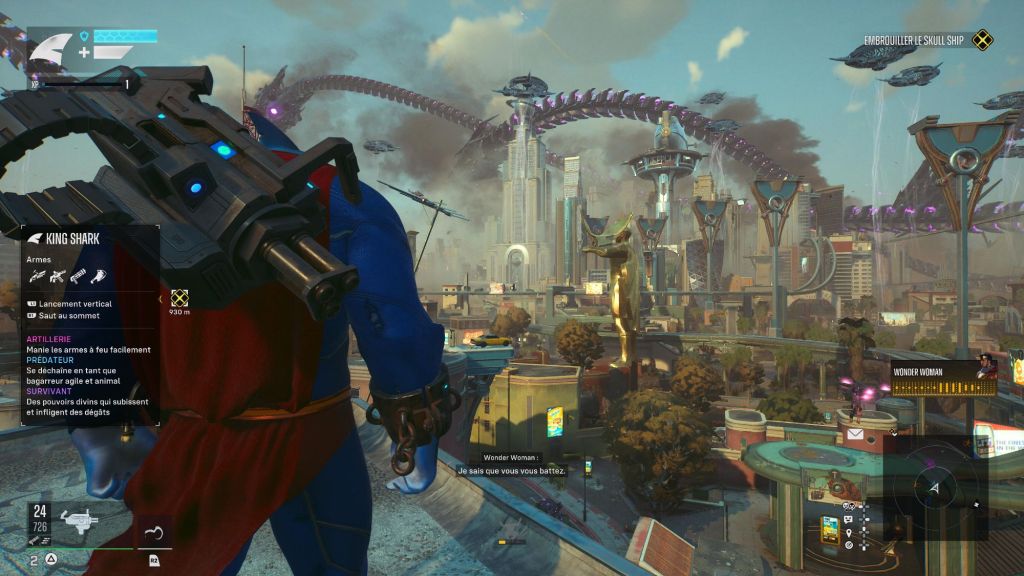The width and height of the screenshot is (1024, 576).
Task: Click the 930 m waypoint marker
Action: (x=180, y=298)
